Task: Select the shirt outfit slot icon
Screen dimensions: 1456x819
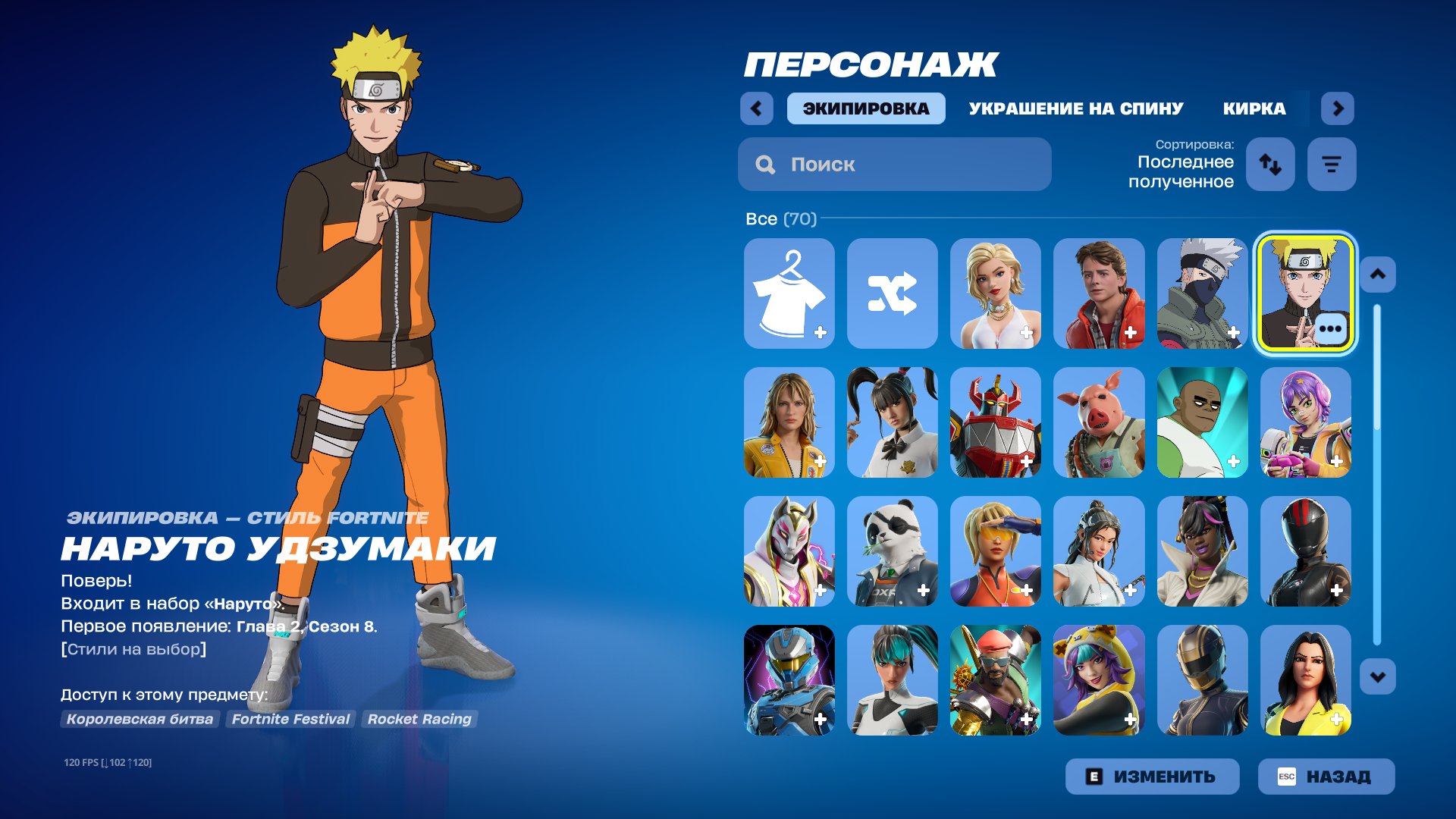Action: coord(788,293)
